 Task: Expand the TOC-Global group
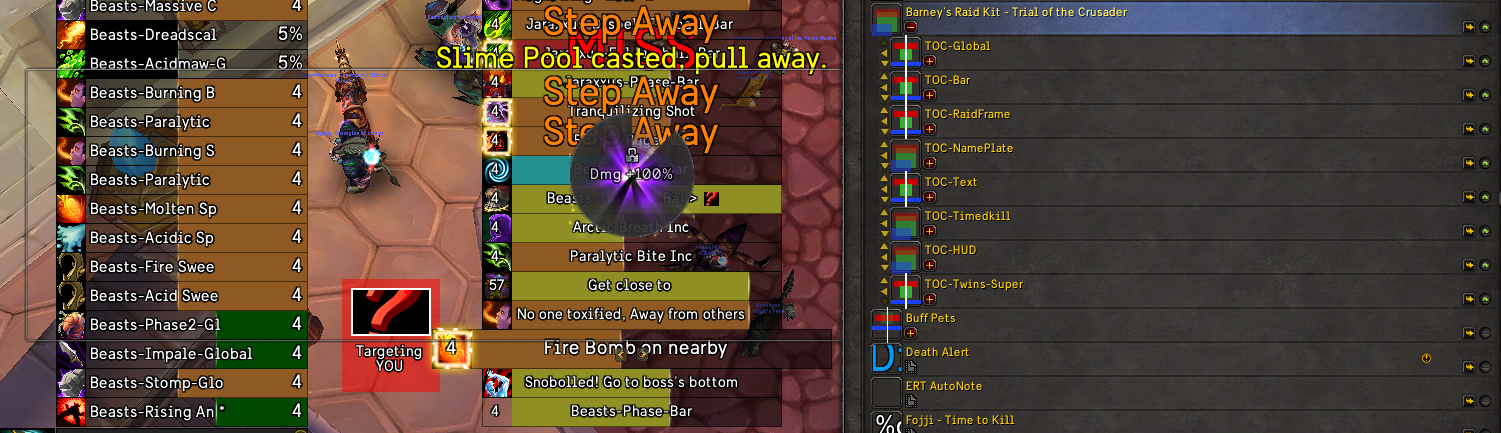[930, 61]
